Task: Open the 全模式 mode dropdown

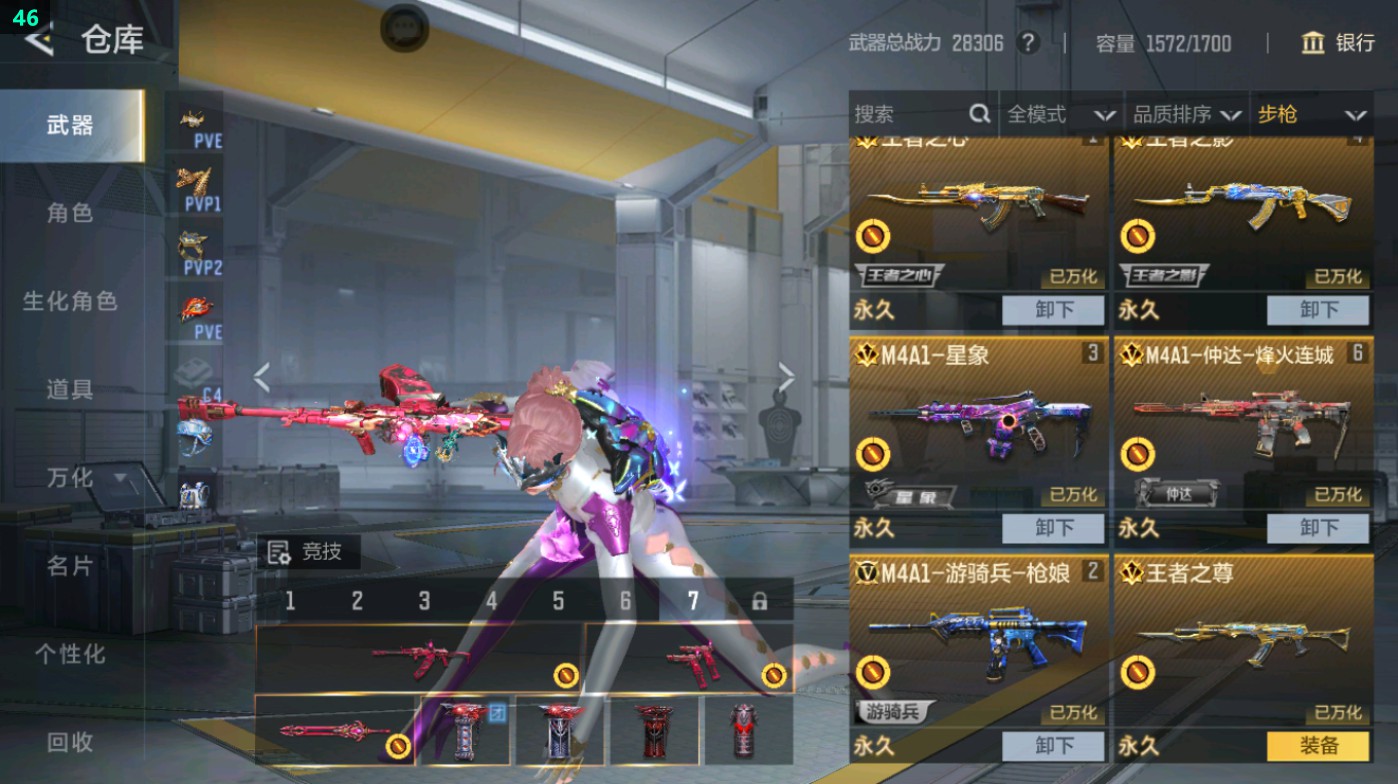Action: [x=1060, y=115]
